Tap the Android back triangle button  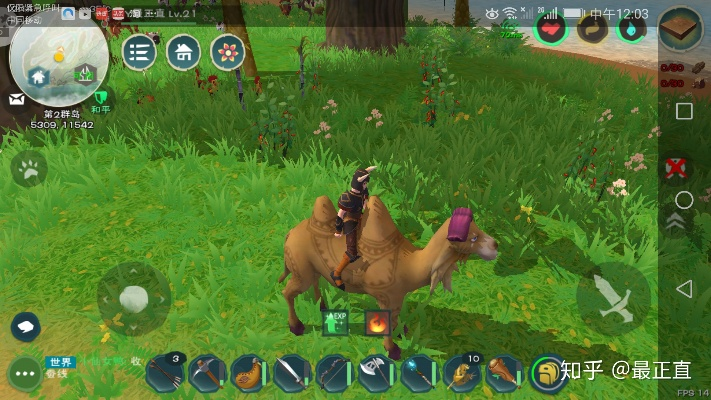pyautogui.click(x=684, y=289)
